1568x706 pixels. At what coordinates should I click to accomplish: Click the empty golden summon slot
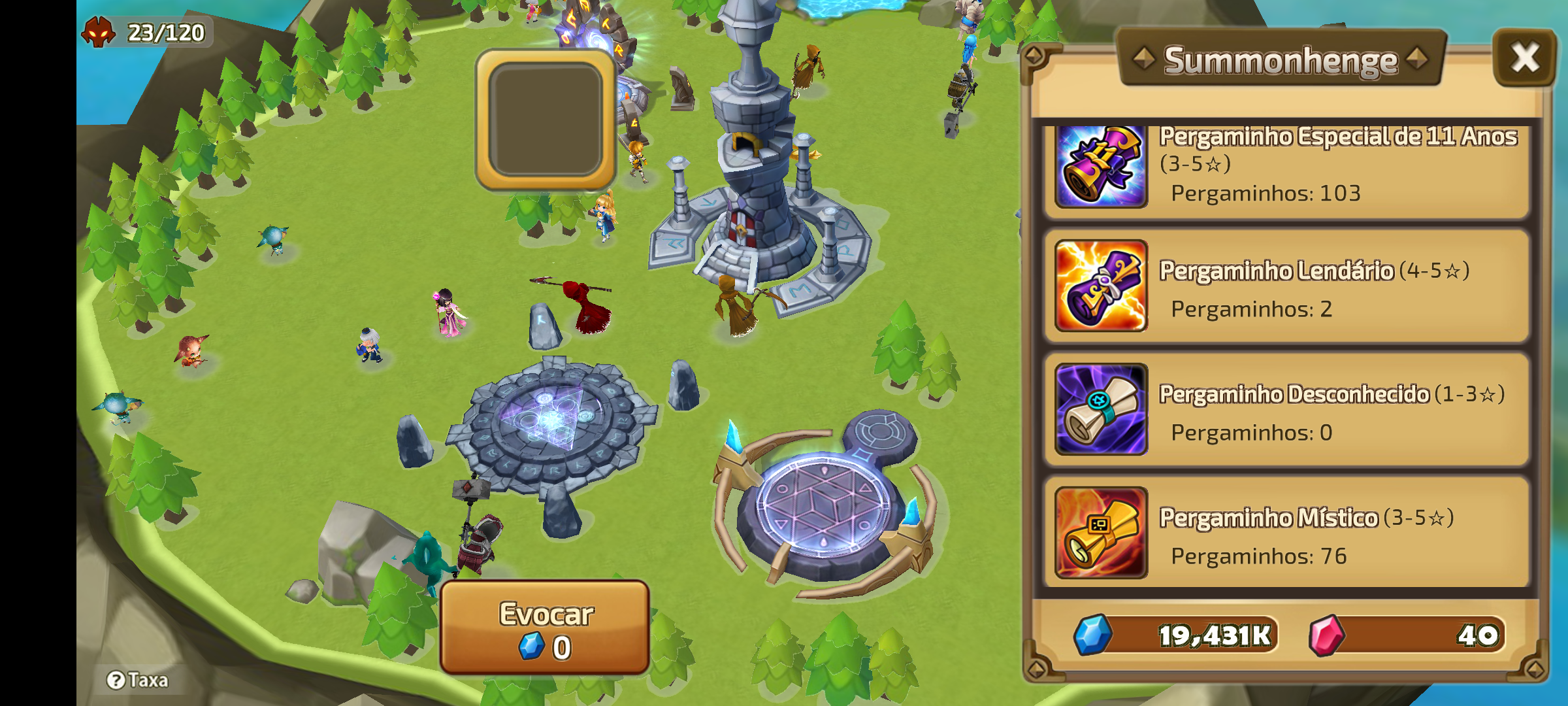[545, 120]
